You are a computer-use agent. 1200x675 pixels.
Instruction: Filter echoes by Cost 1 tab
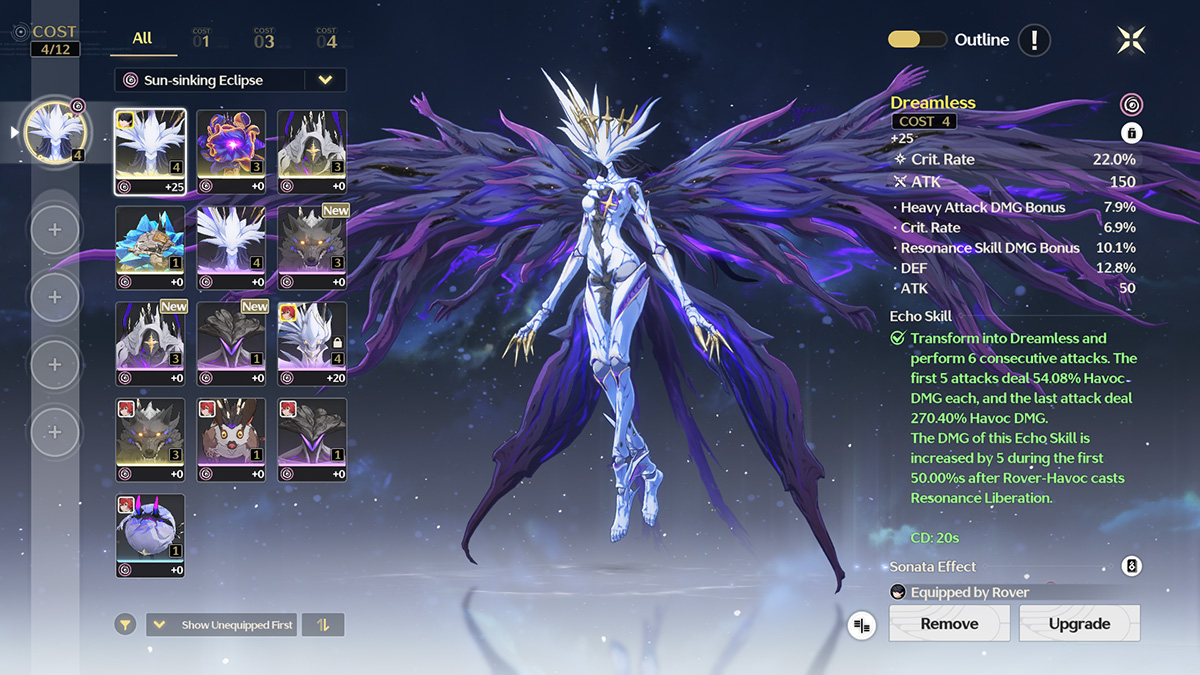point(201,39)
